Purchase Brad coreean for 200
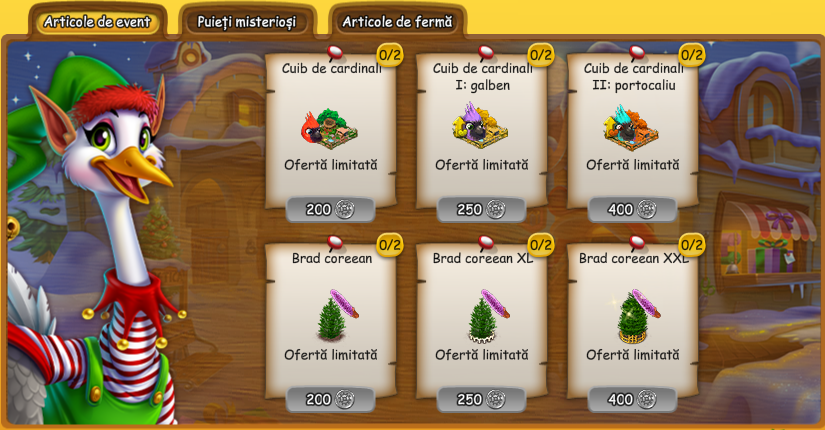The height and width of the screenshot is (430, 825). [x=330, y=399]
